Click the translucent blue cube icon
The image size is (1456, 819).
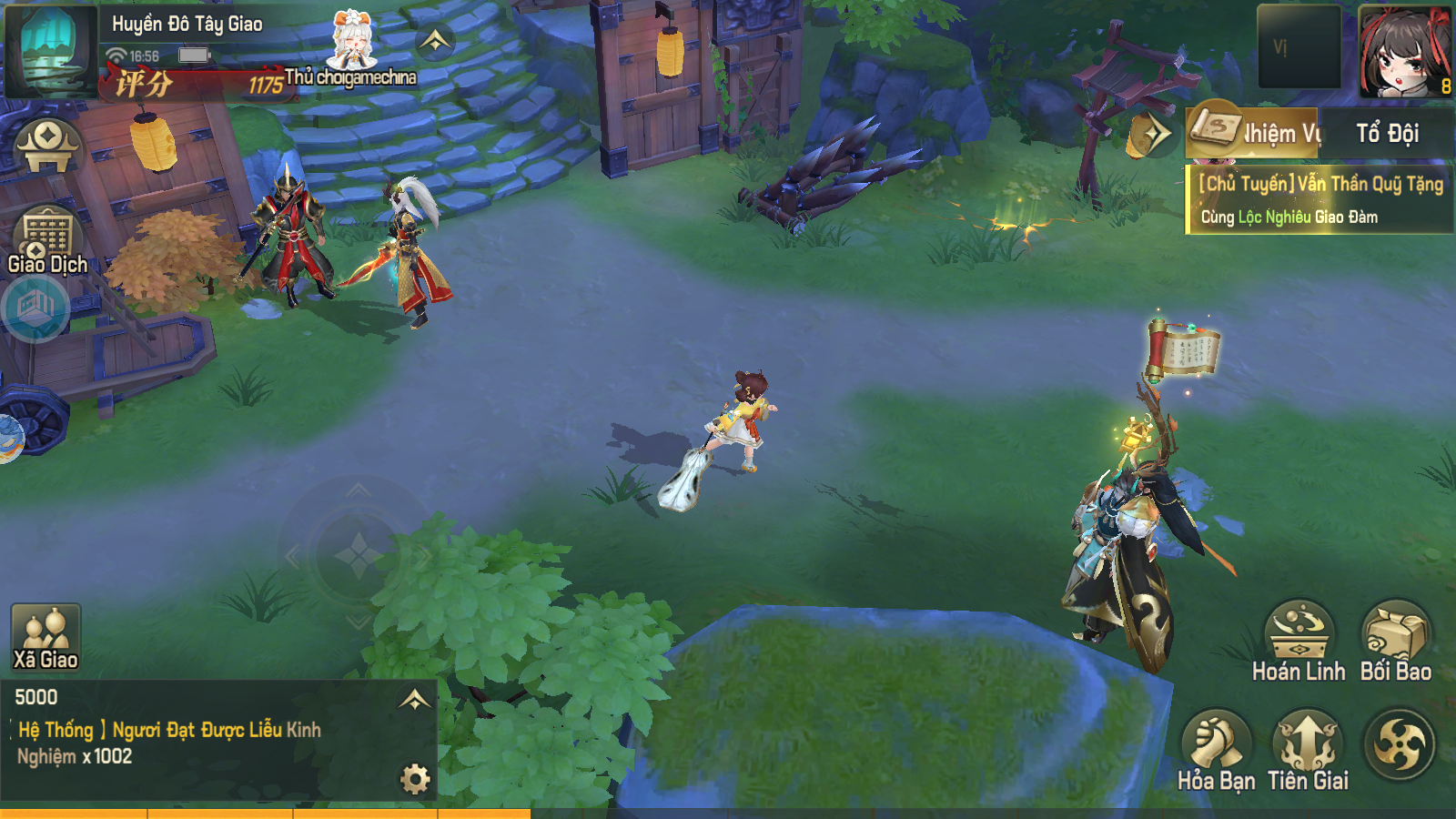tap(35, 308)
